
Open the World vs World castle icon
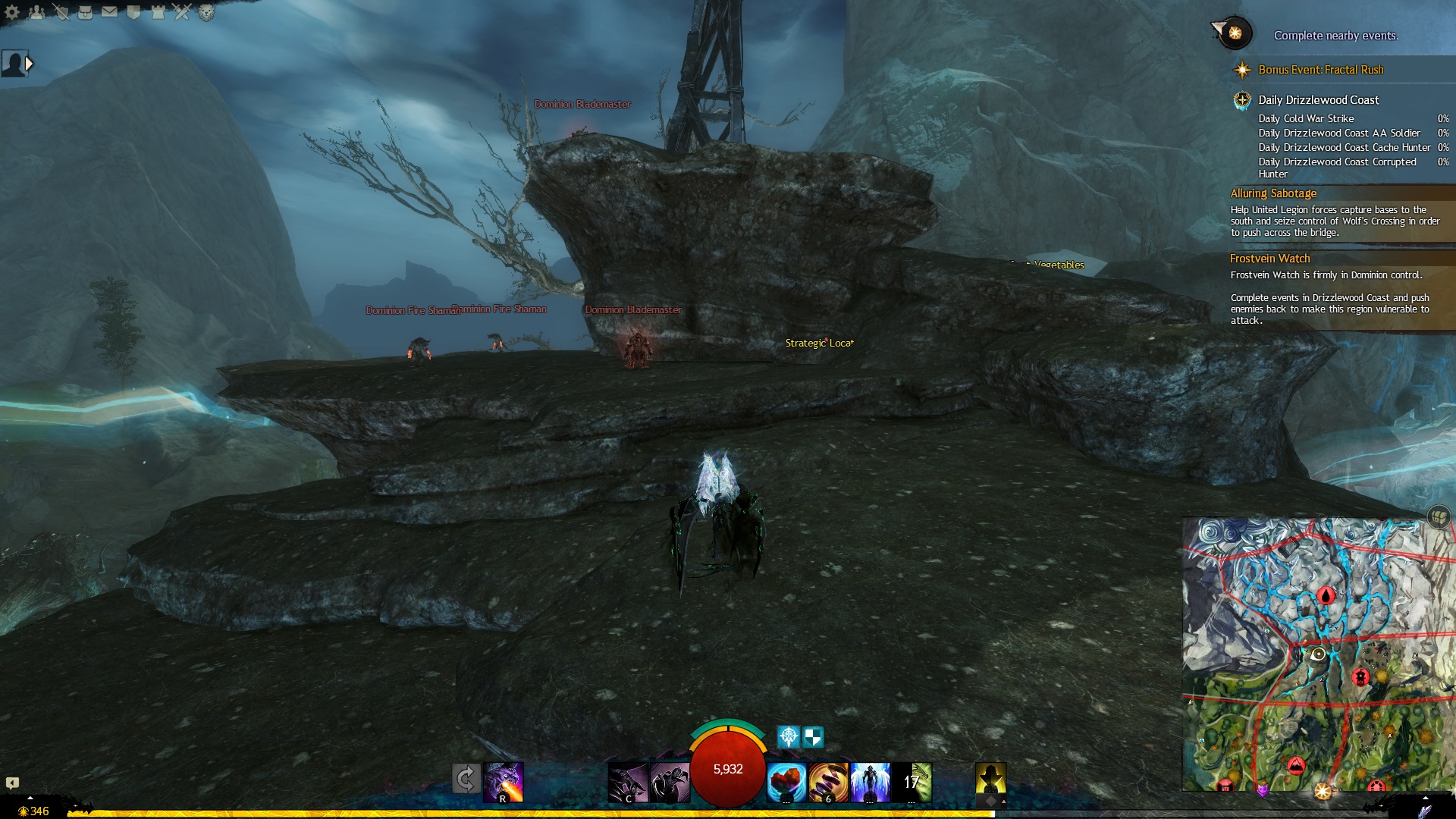(x=158, y=12)
